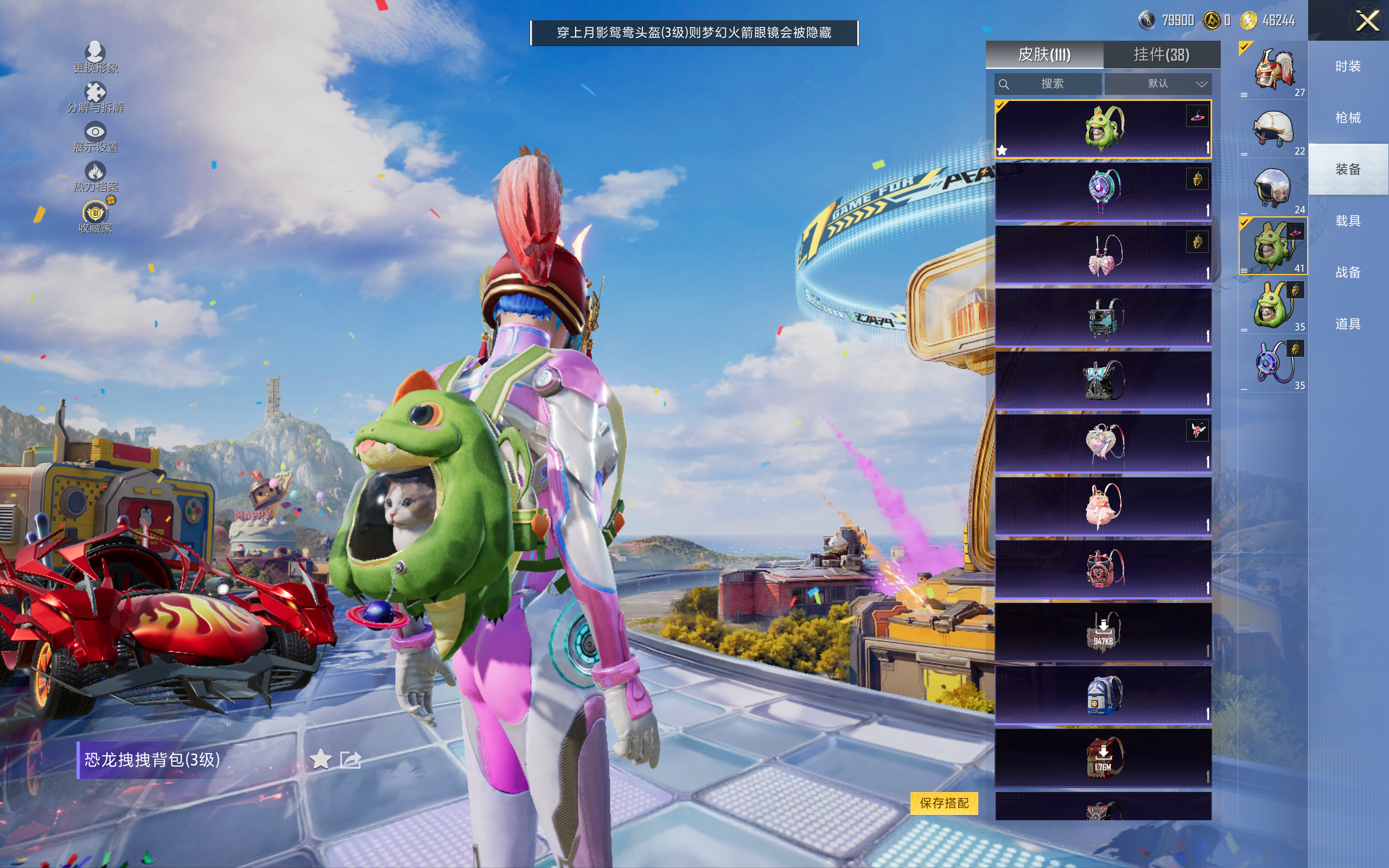The width and height of the screenshot is (1389, 868).
Task: Open the 时装 fashion category
Action: click(x=1348, y=67)
